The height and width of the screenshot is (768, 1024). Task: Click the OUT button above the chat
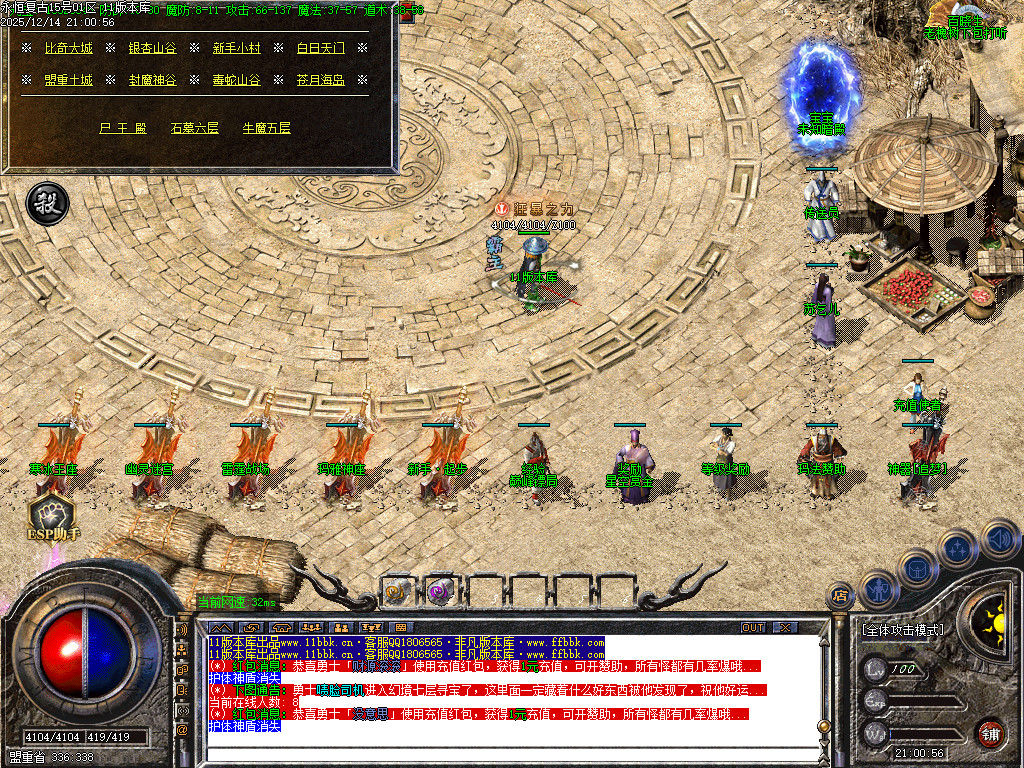753,627
